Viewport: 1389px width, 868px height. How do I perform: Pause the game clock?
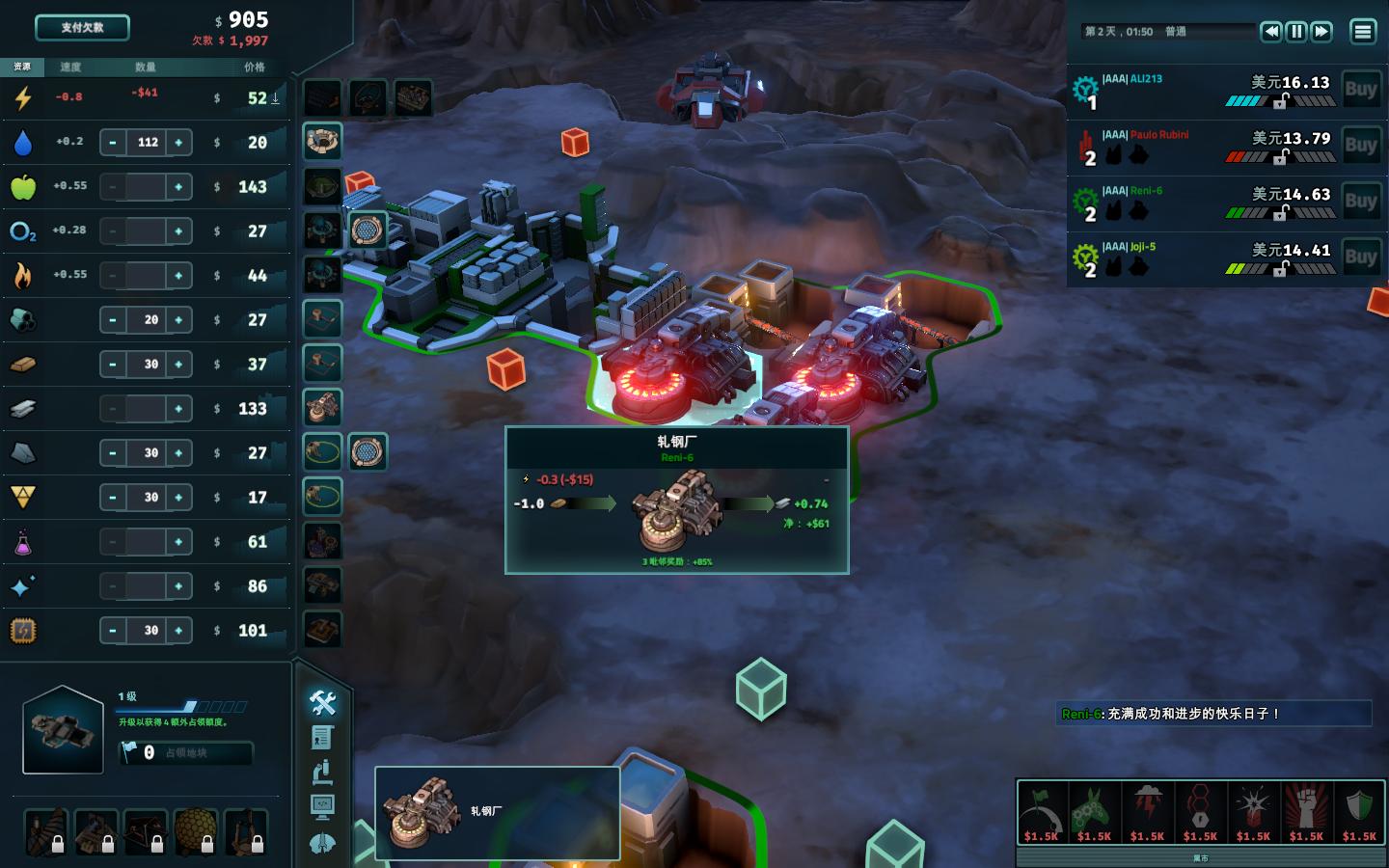[x=1296, y=32]
